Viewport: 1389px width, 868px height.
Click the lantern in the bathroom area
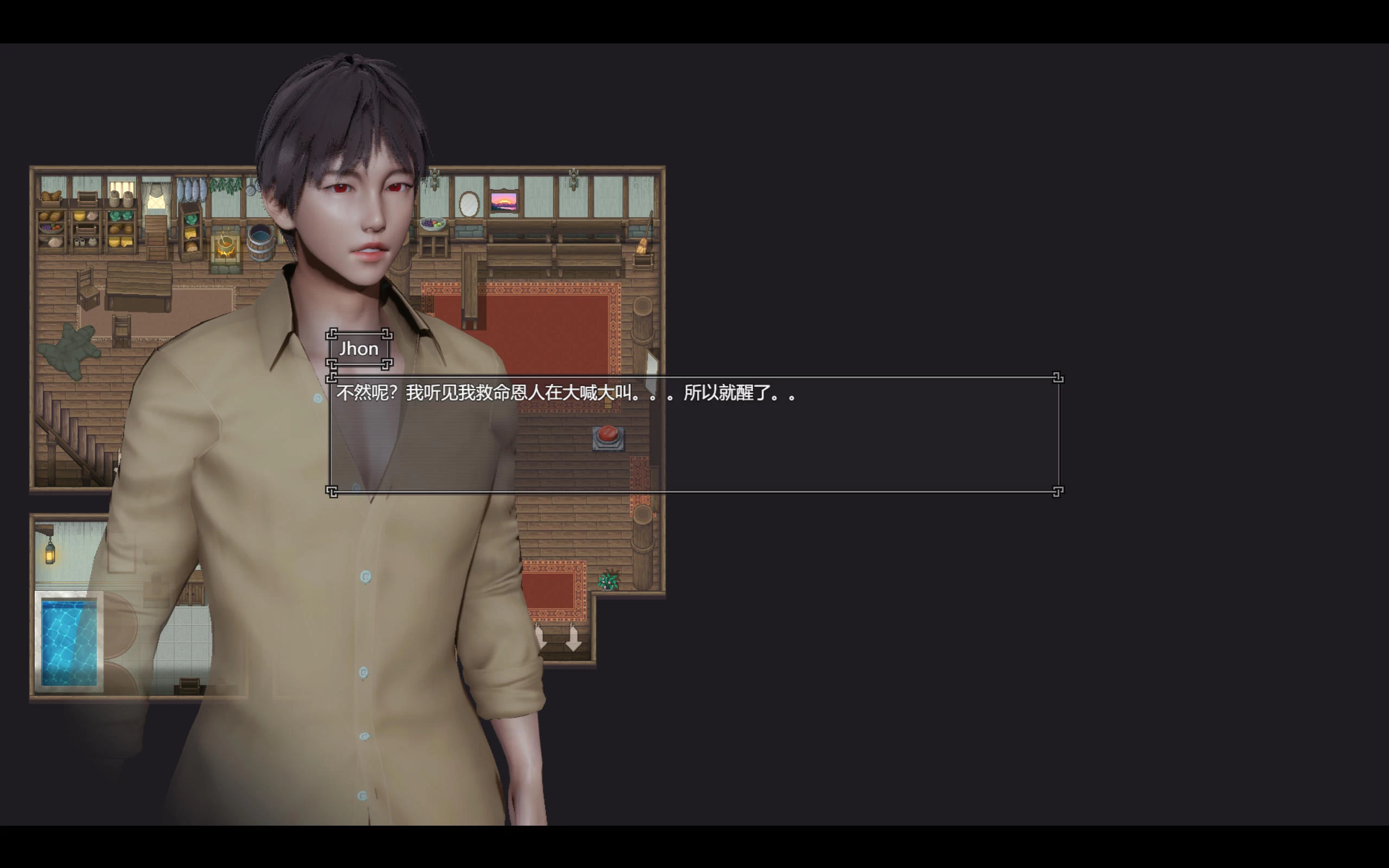(50, 554)
